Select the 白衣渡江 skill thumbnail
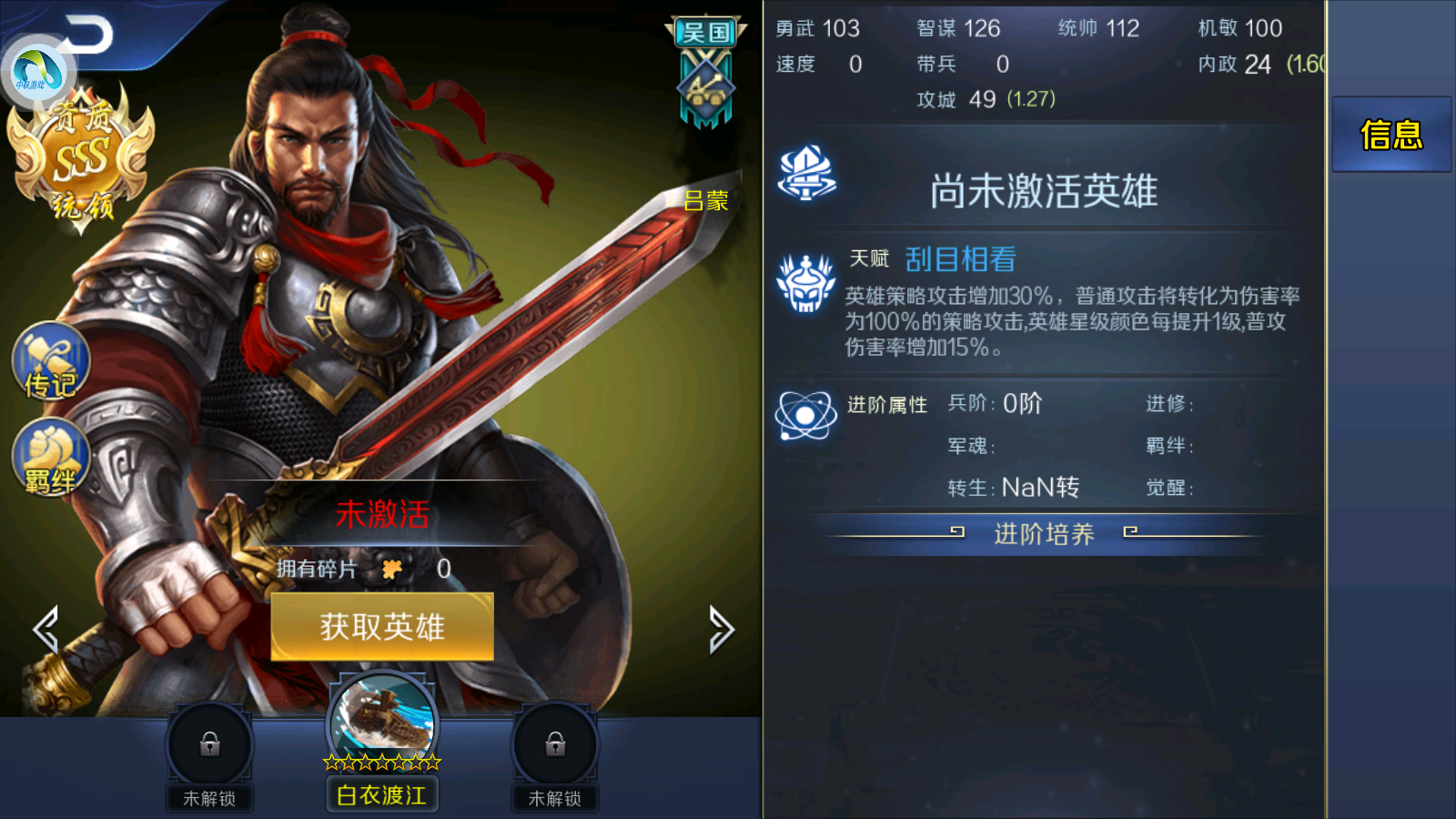1456x819 pixels. tap(382, 719)
